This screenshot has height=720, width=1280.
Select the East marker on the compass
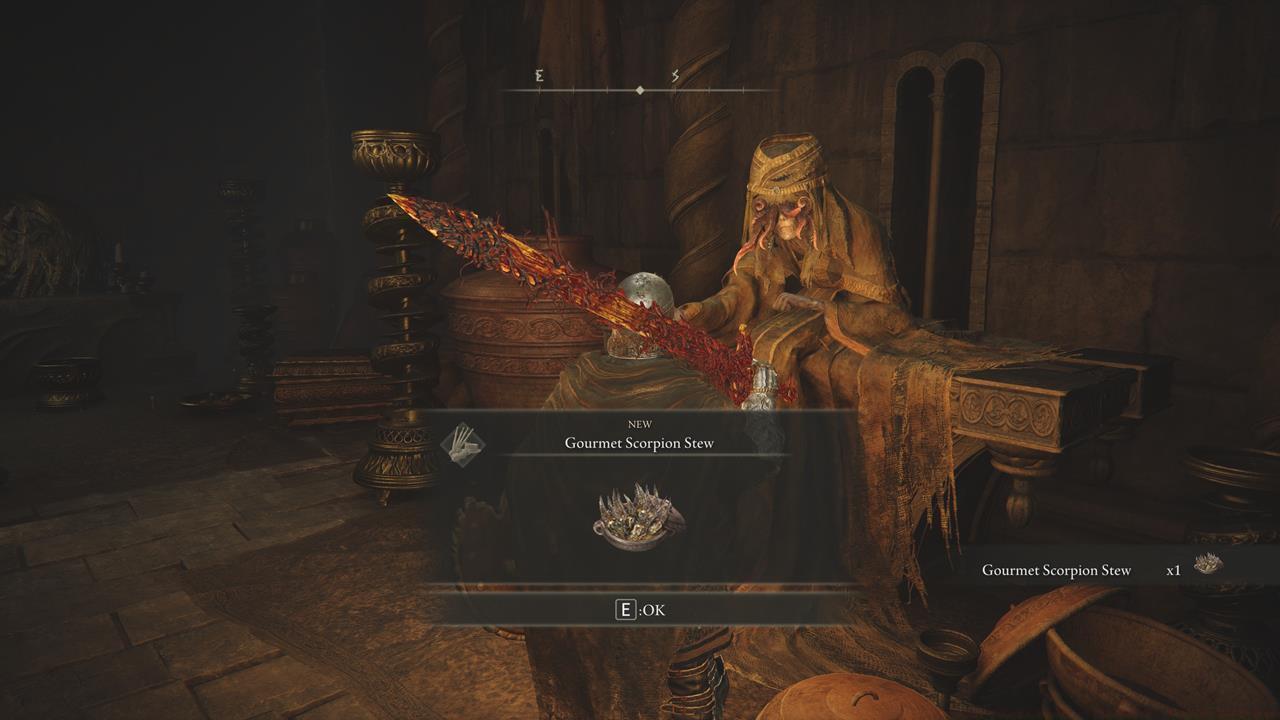point(539,76)
